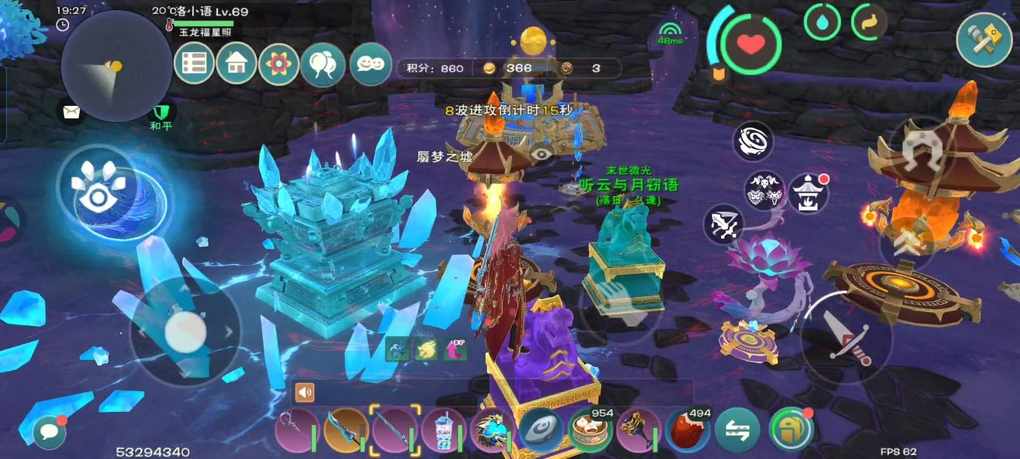Toggle the speaker sound button
The height and width of the screenshot is (459, 1020).
click(305, 392)
